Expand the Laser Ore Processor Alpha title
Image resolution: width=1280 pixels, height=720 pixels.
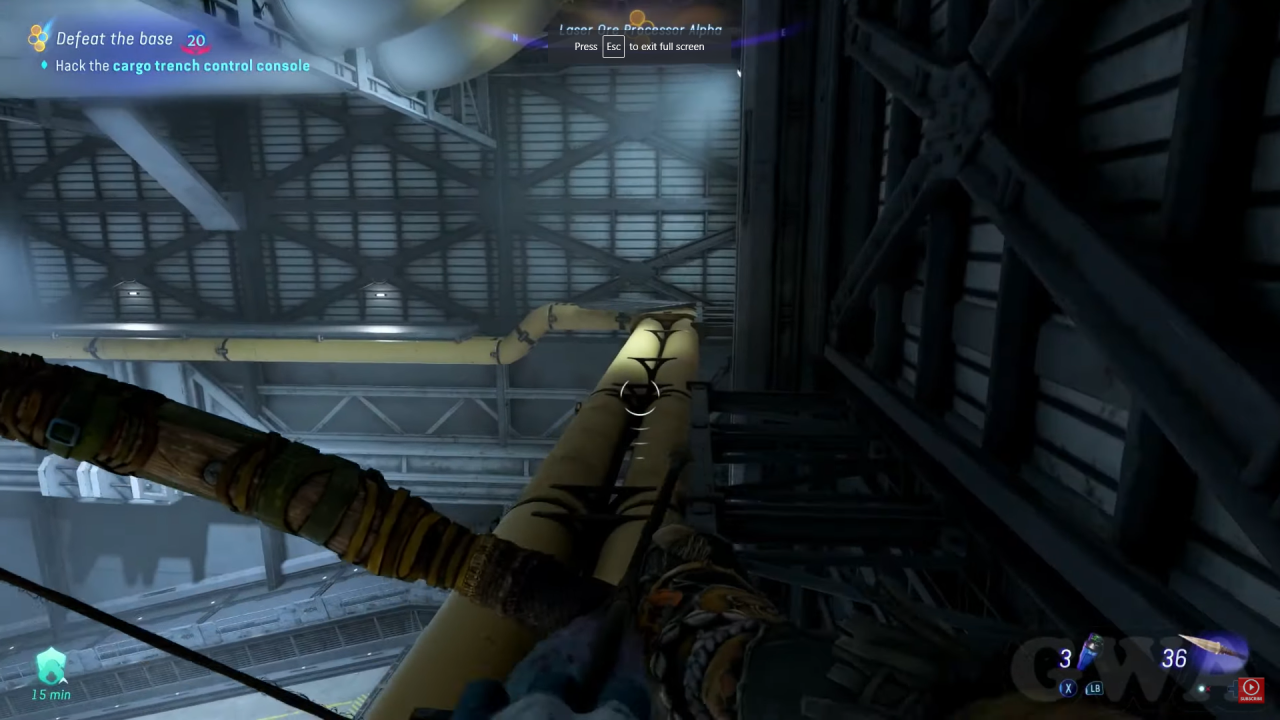[640, 29]
